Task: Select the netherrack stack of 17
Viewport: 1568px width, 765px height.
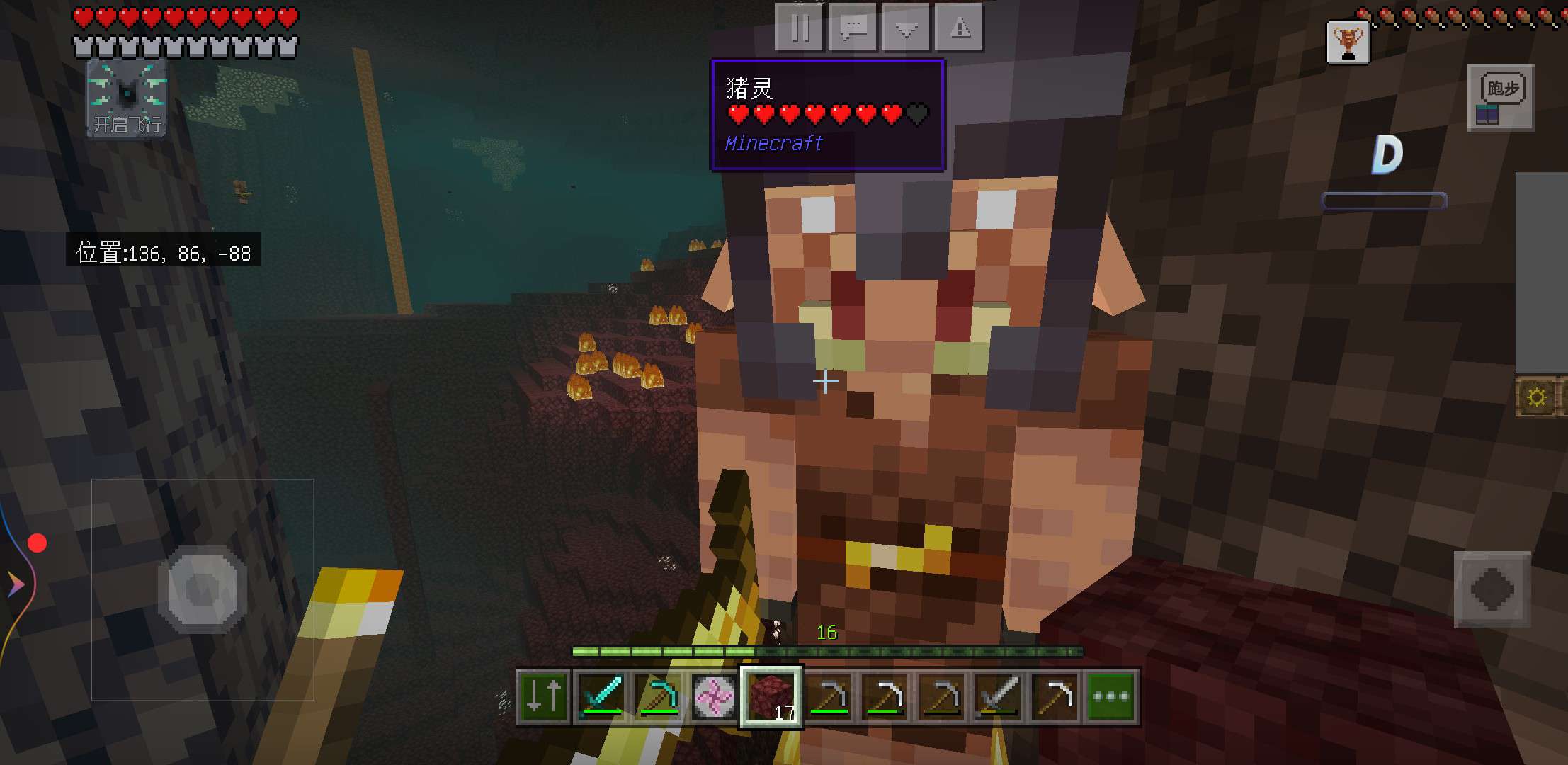Action: 771,697
